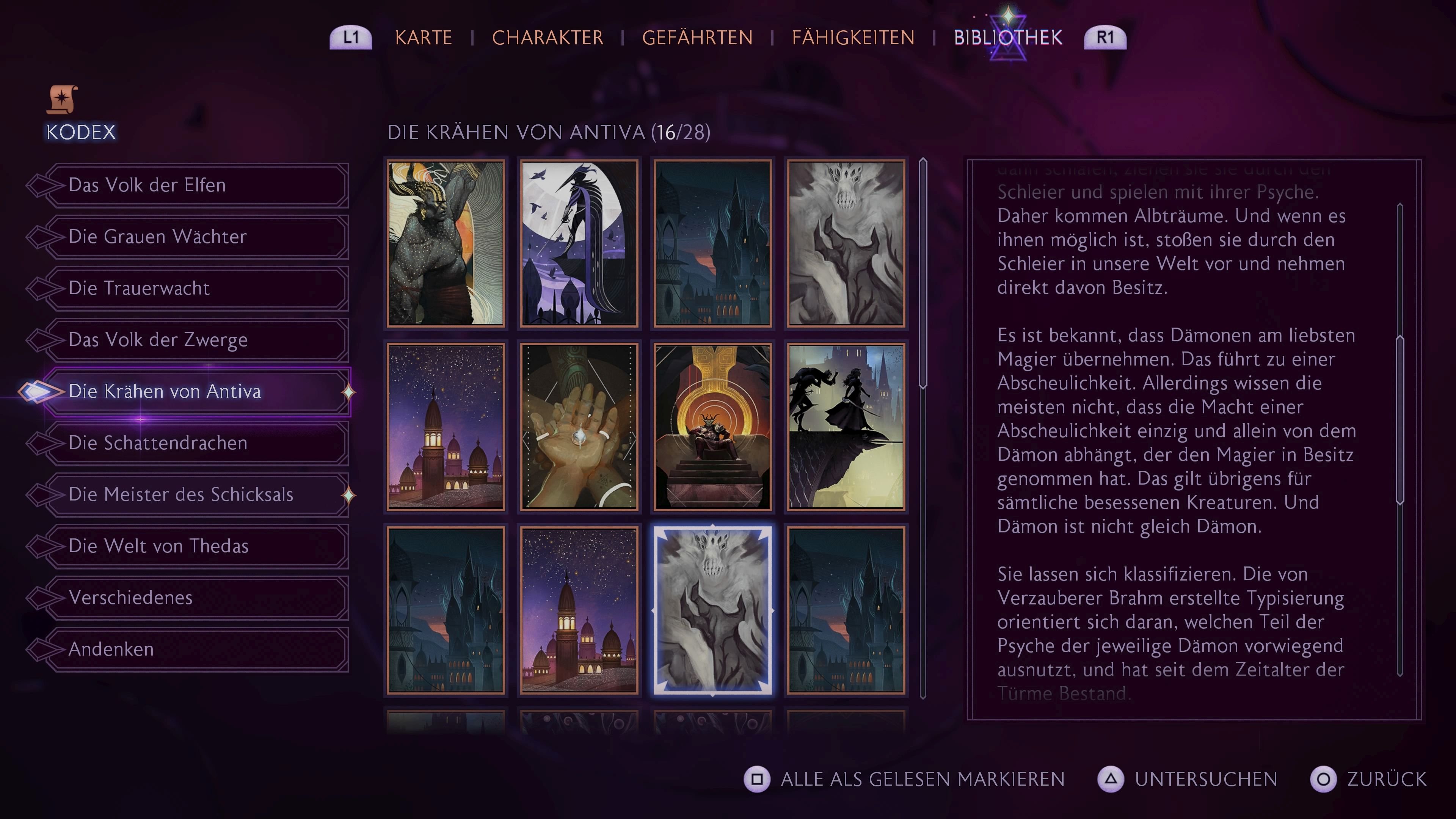The width and height of the screenshot is (1456, 819).
Task: Open the Das Volk der Elfen category
Action: 147,185
